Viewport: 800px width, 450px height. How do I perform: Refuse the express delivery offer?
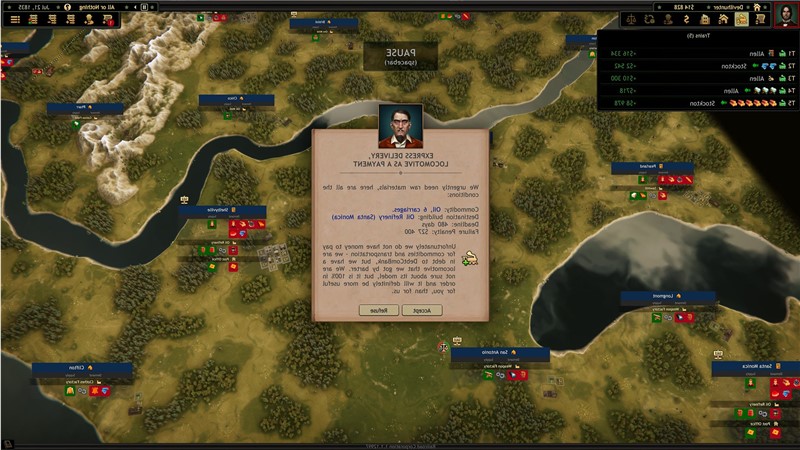pyautogui.click(x=378, y=311)
